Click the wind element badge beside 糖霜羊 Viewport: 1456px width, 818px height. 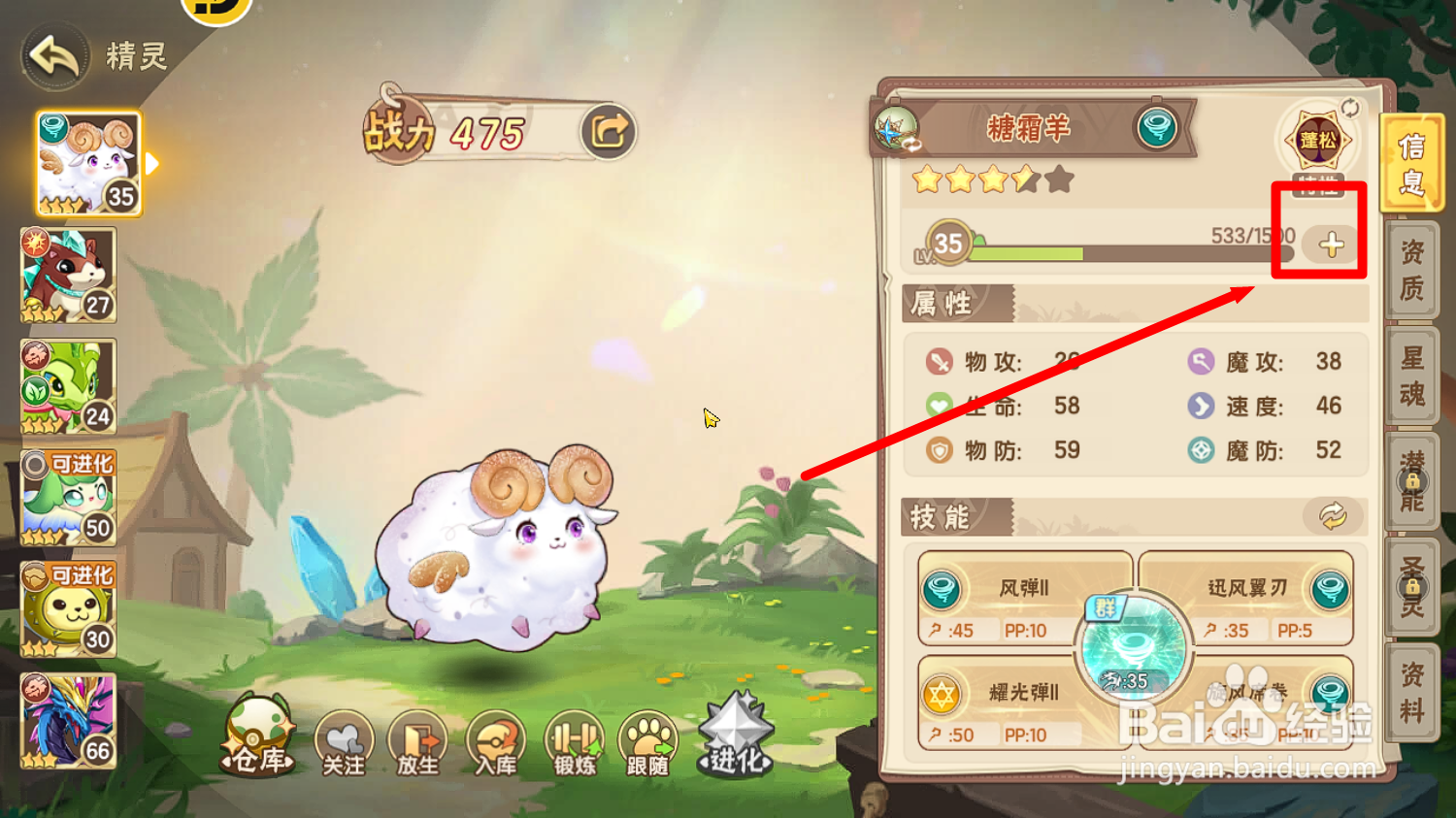(1157, 129)
